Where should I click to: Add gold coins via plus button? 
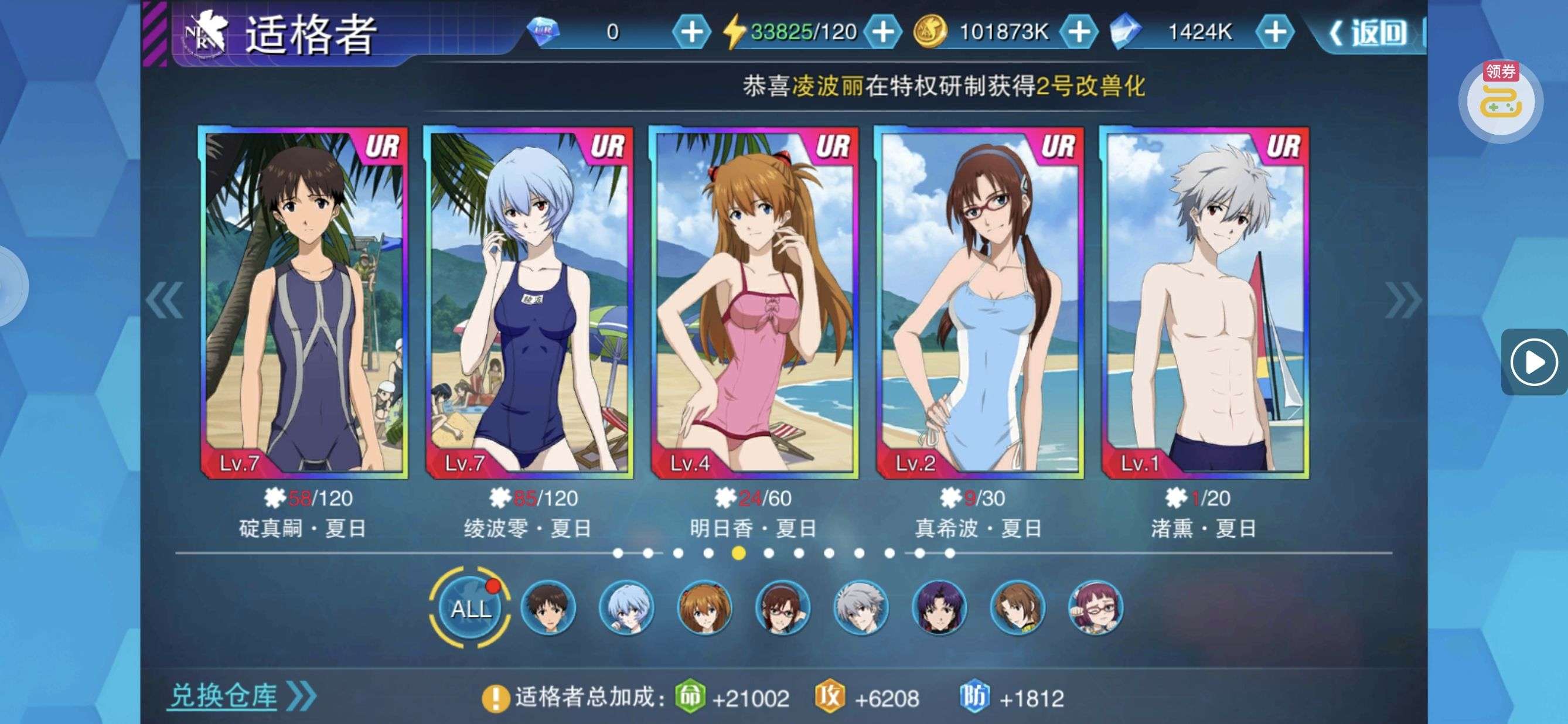pos(1079,32)
